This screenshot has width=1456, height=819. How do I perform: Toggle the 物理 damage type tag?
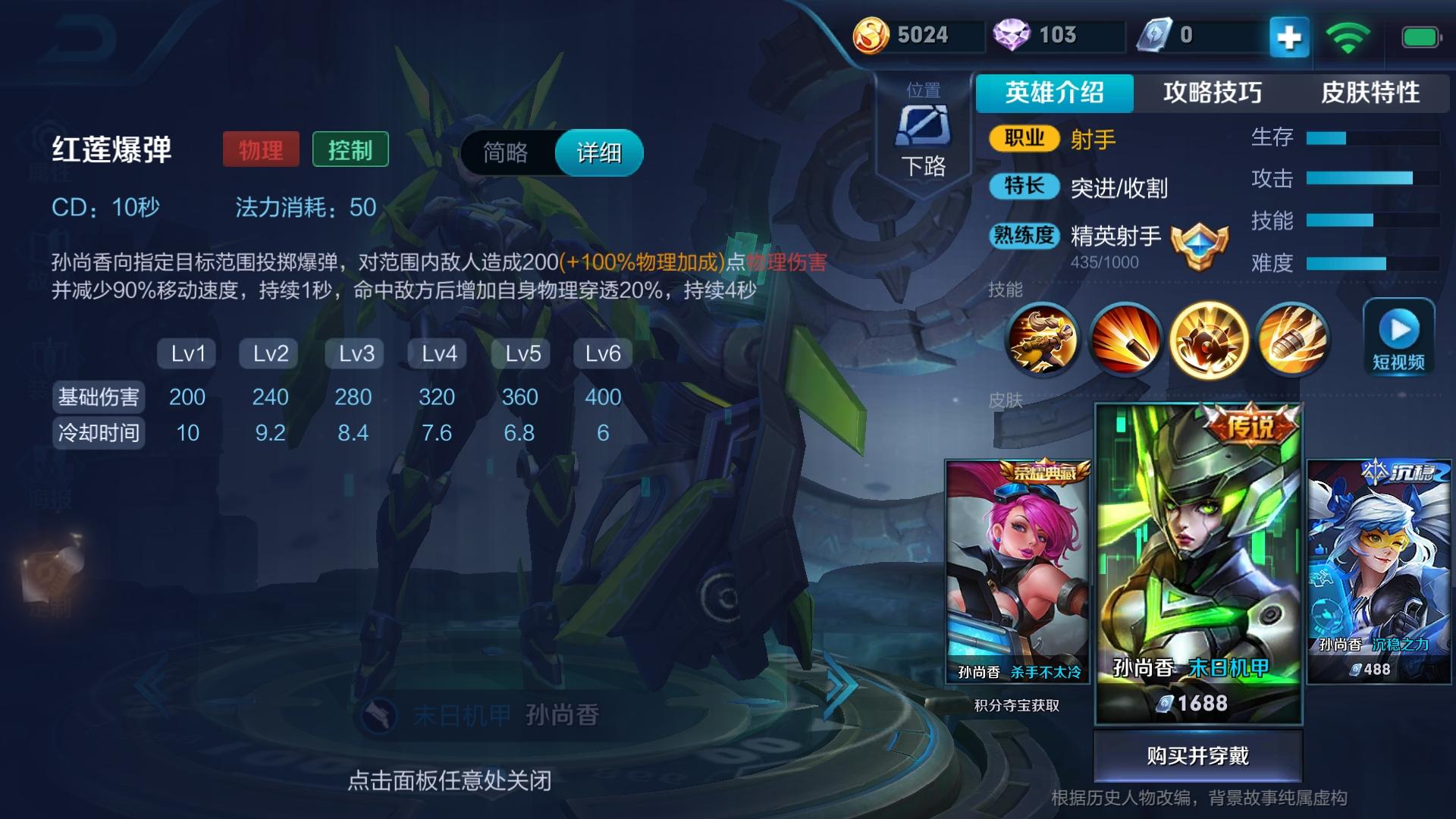pyautogui.click(x=259, y=150)
